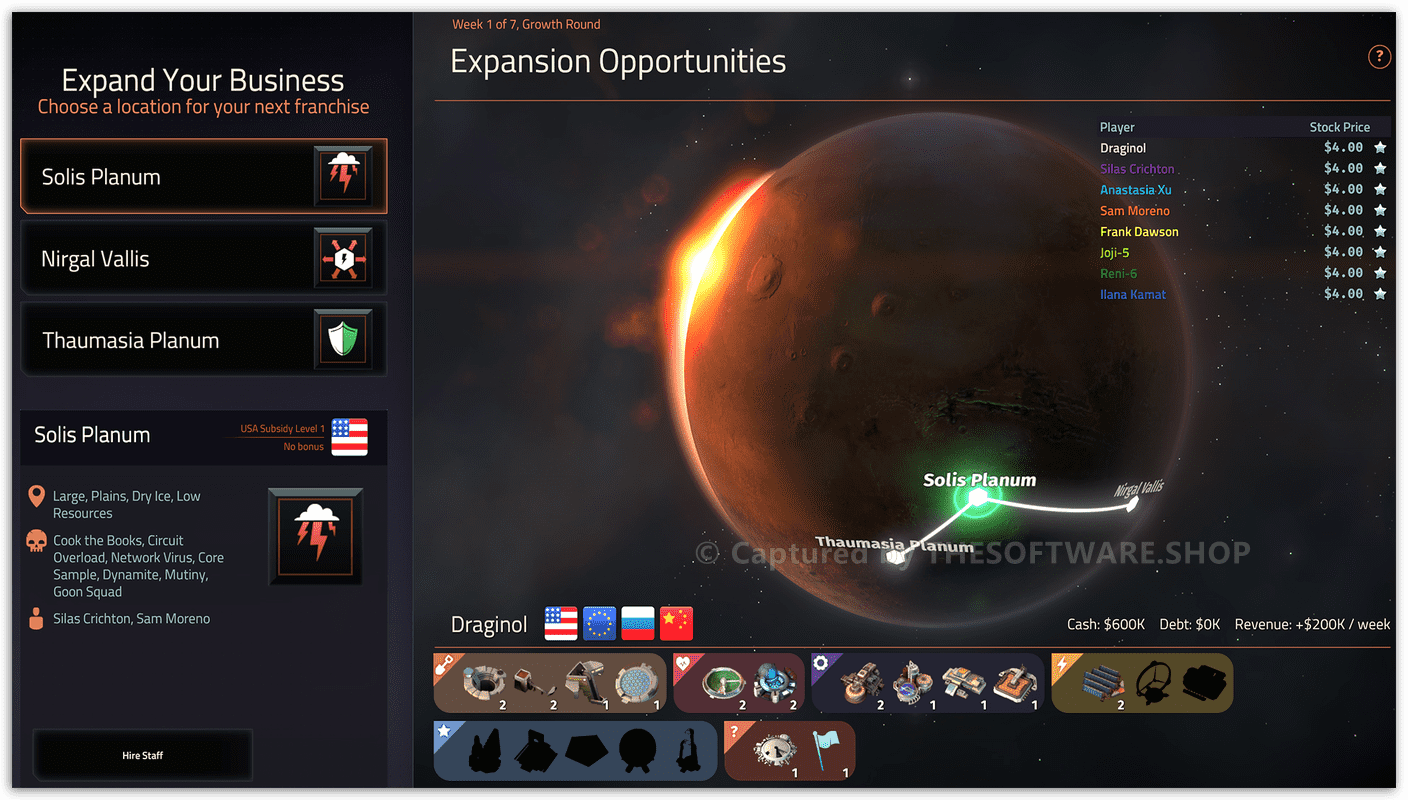The image size is (1408, 800).
Task: Pick the Thaumasia Planum location entry
Action: pos(203,341)
